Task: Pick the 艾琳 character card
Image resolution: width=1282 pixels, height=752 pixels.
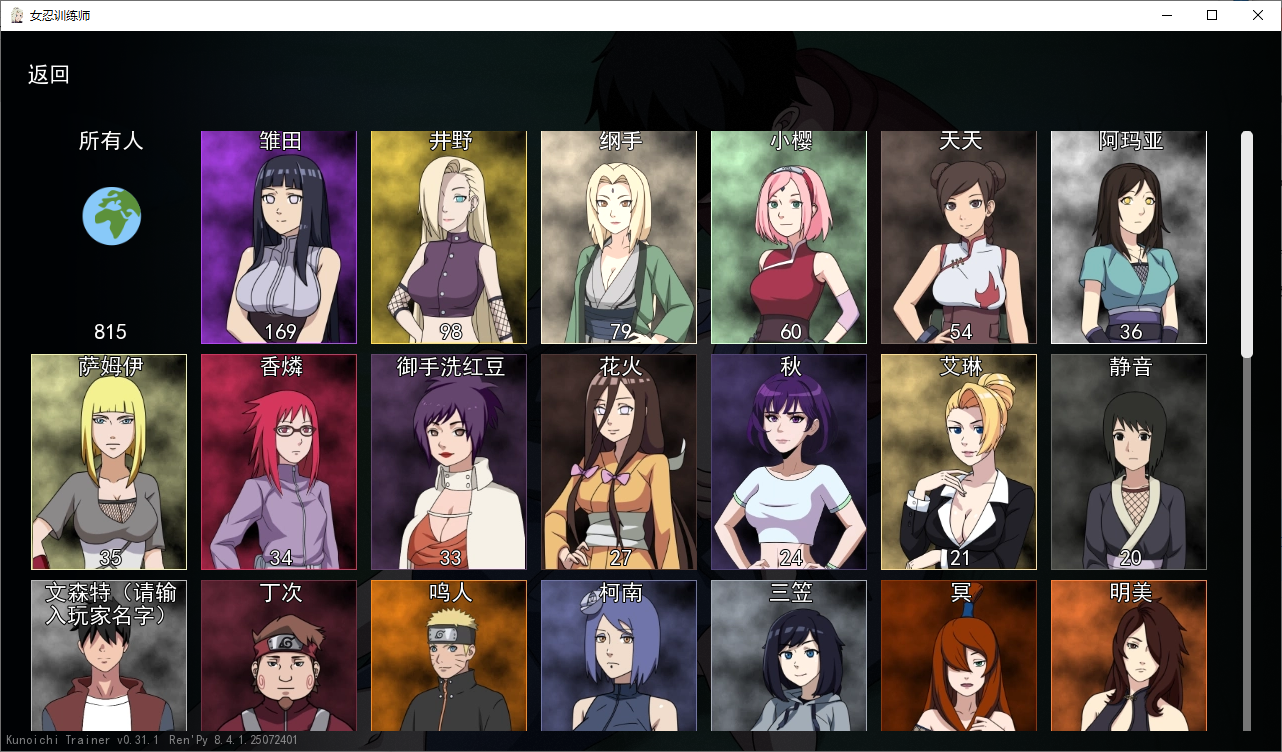Action: pyautogui.click(x=959, y=462)
